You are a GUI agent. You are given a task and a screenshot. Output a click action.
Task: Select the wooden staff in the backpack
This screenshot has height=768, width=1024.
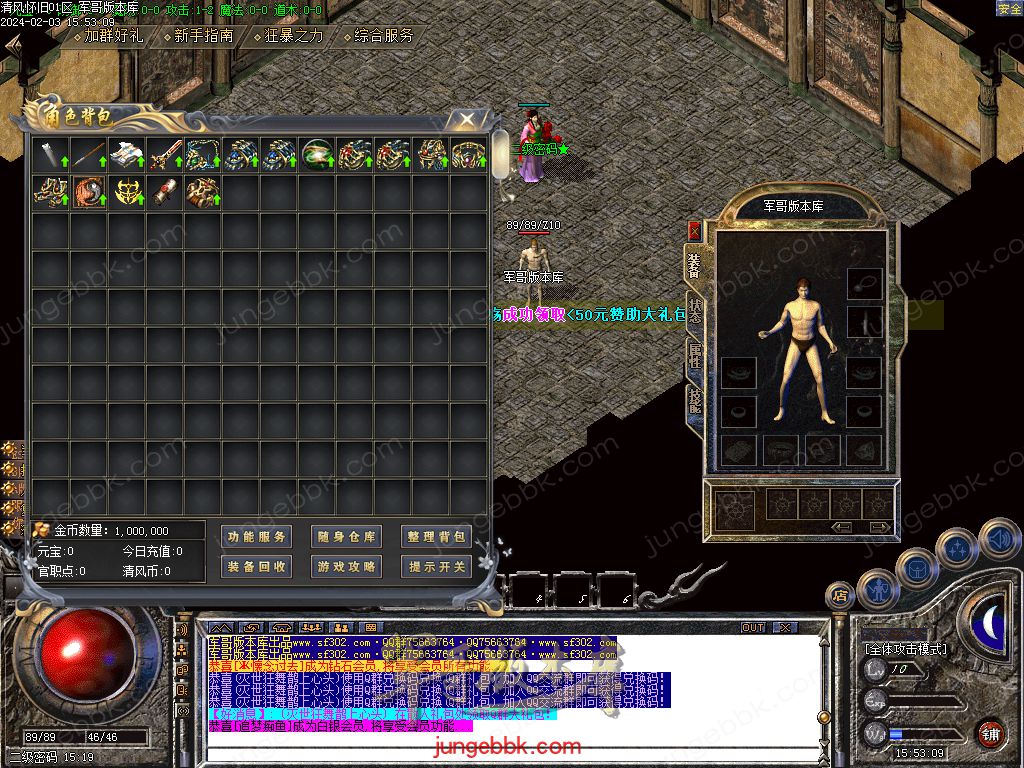(x=88, y=155)
